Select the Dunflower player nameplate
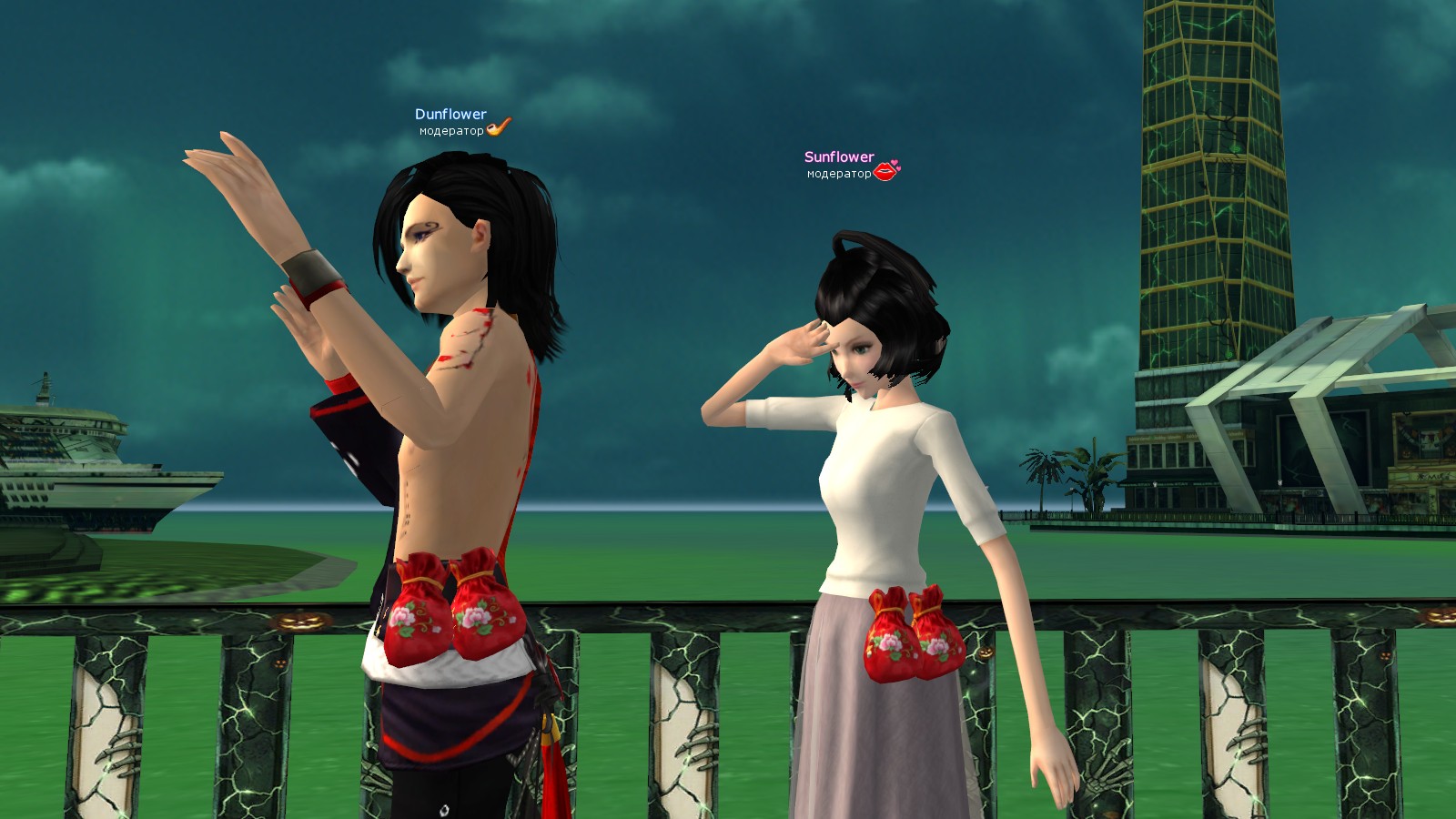 point(450,115)
